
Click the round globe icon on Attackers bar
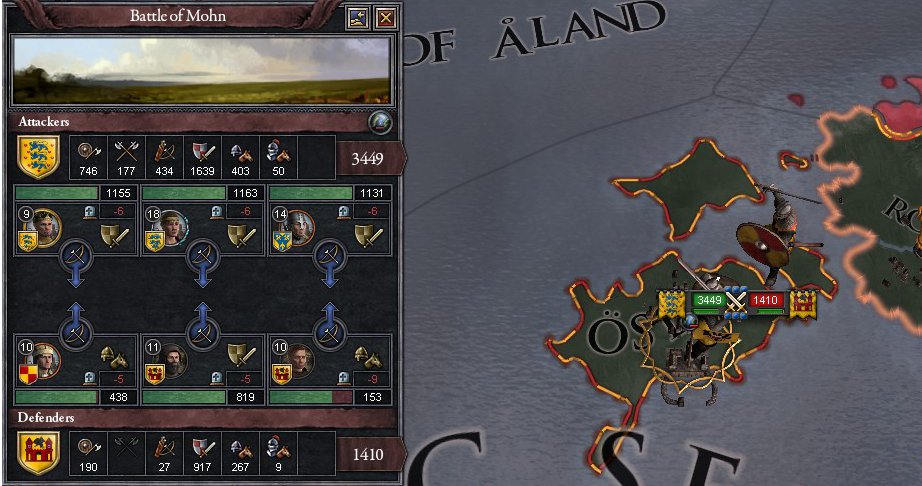point(379,121)
